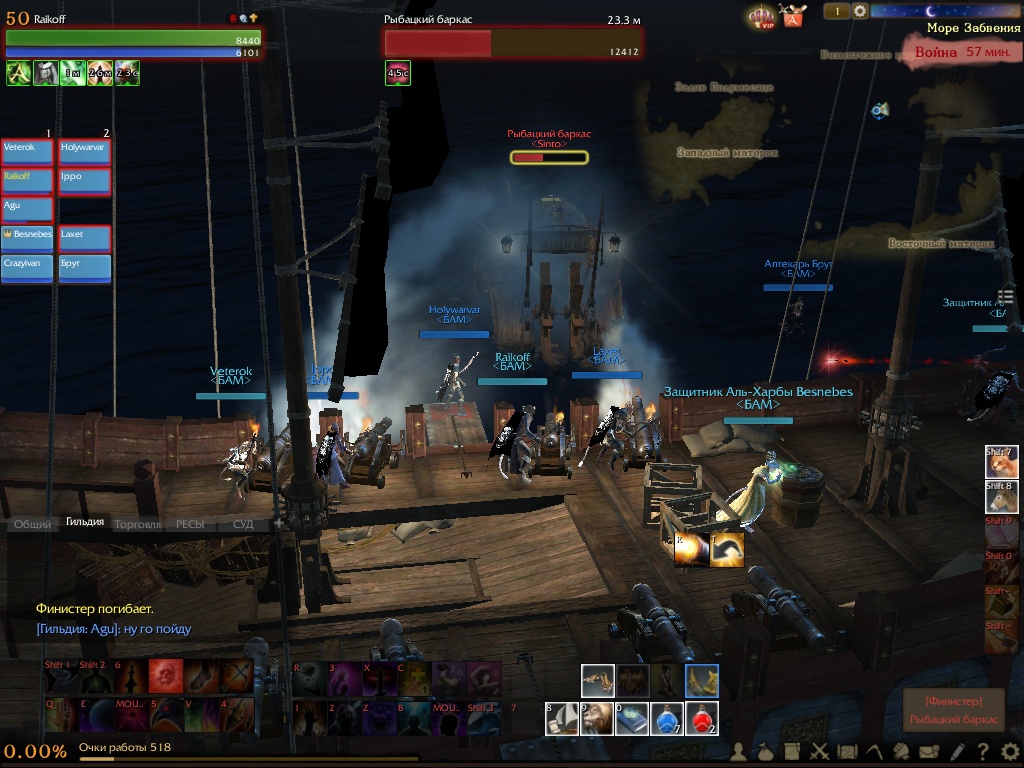Open the VIP crown menu
The width and height of the screenshot is (1024, 768).
[x=762, y=17]
